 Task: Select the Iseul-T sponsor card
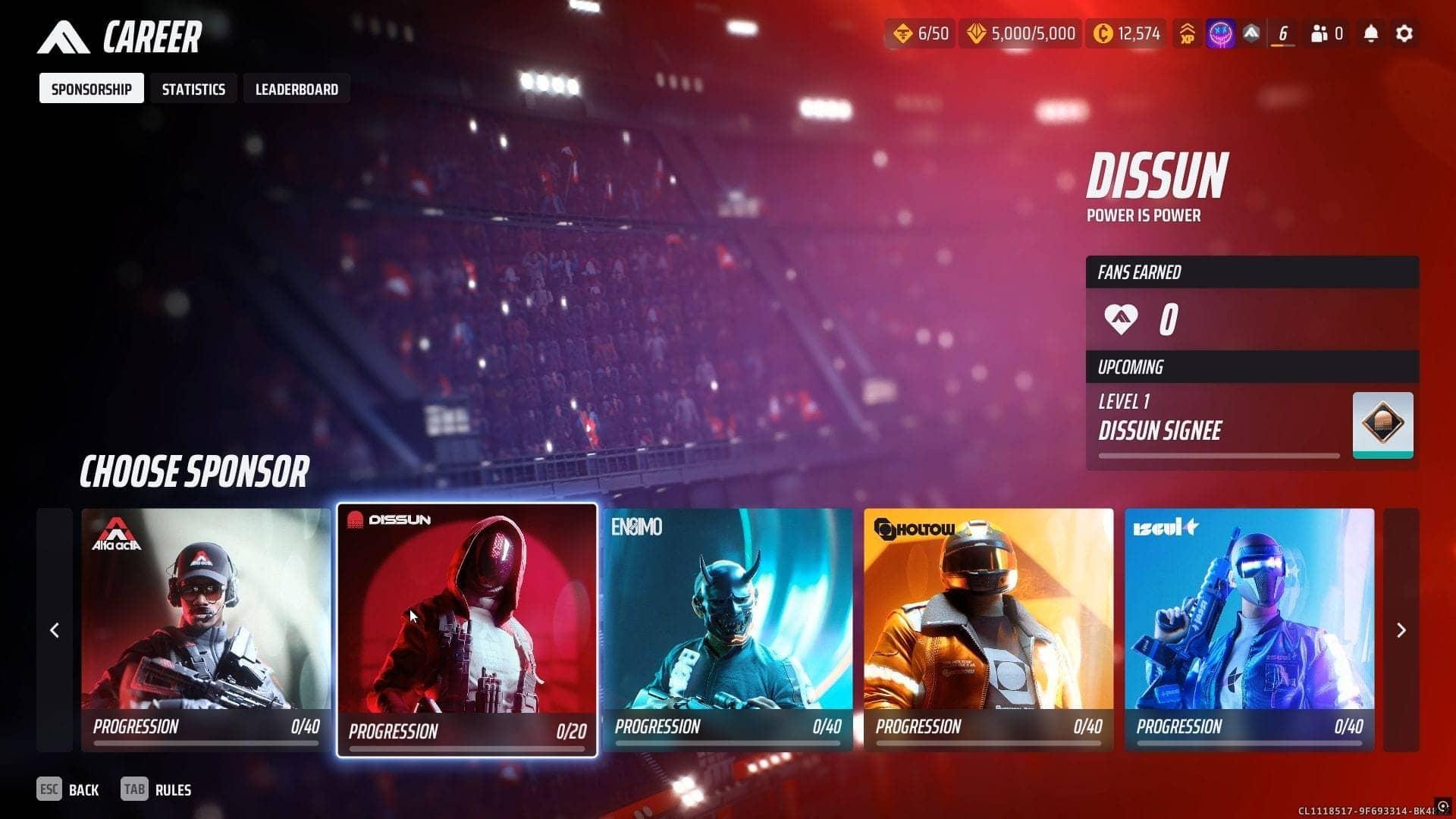point(1249,629)
